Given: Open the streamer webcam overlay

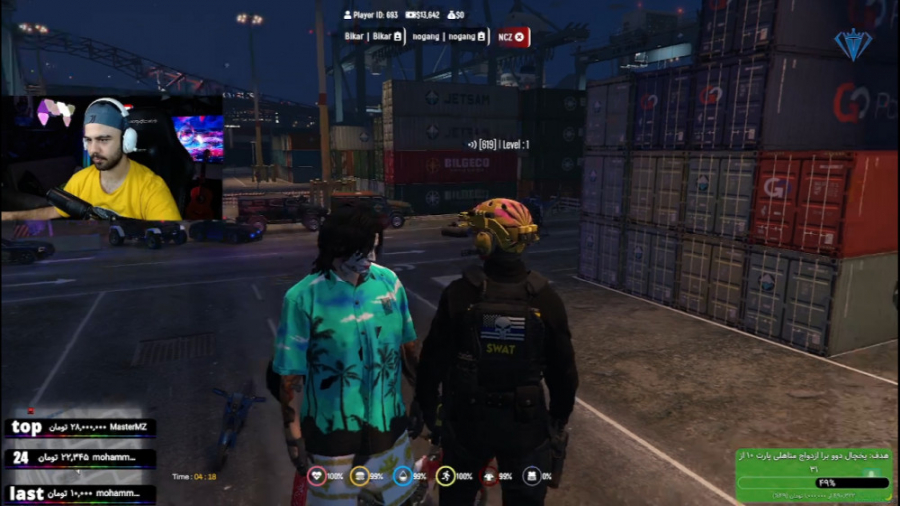Looking at the screenshot, I should coord(112,157).
